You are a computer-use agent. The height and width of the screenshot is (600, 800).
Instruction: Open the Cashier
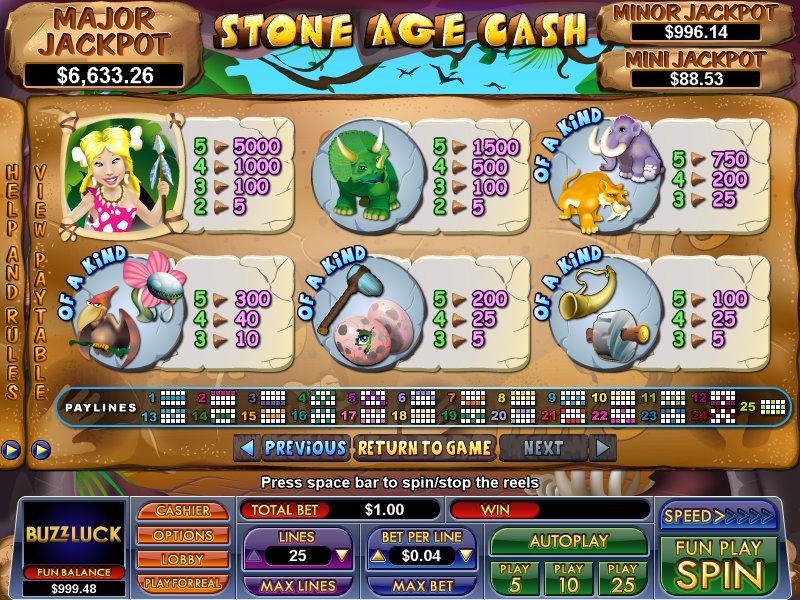click(x=182, y=511)
